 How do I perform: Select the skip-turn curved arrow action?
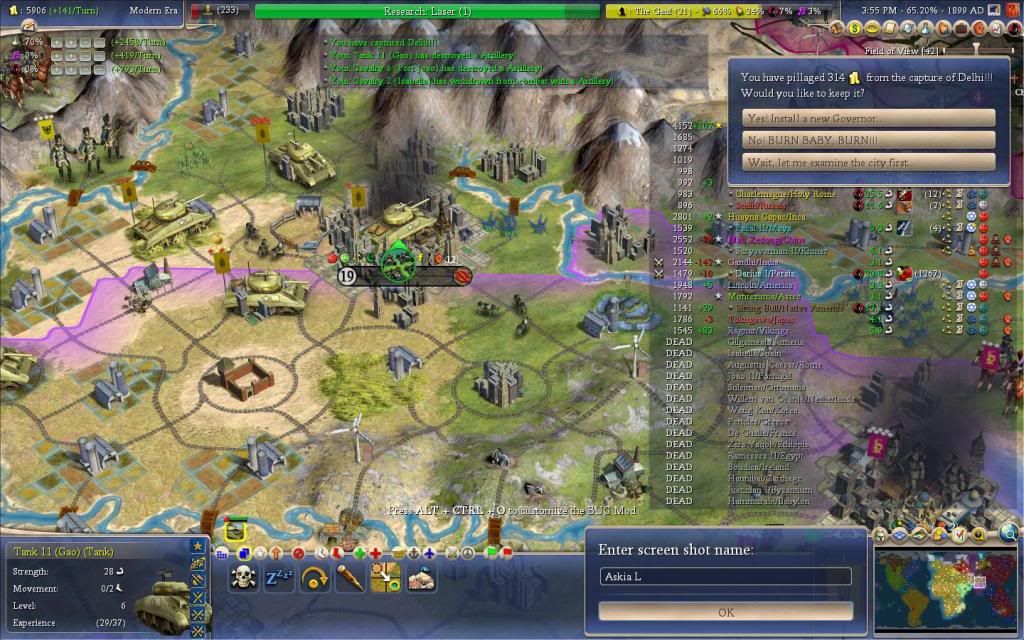tap(314, 577)
